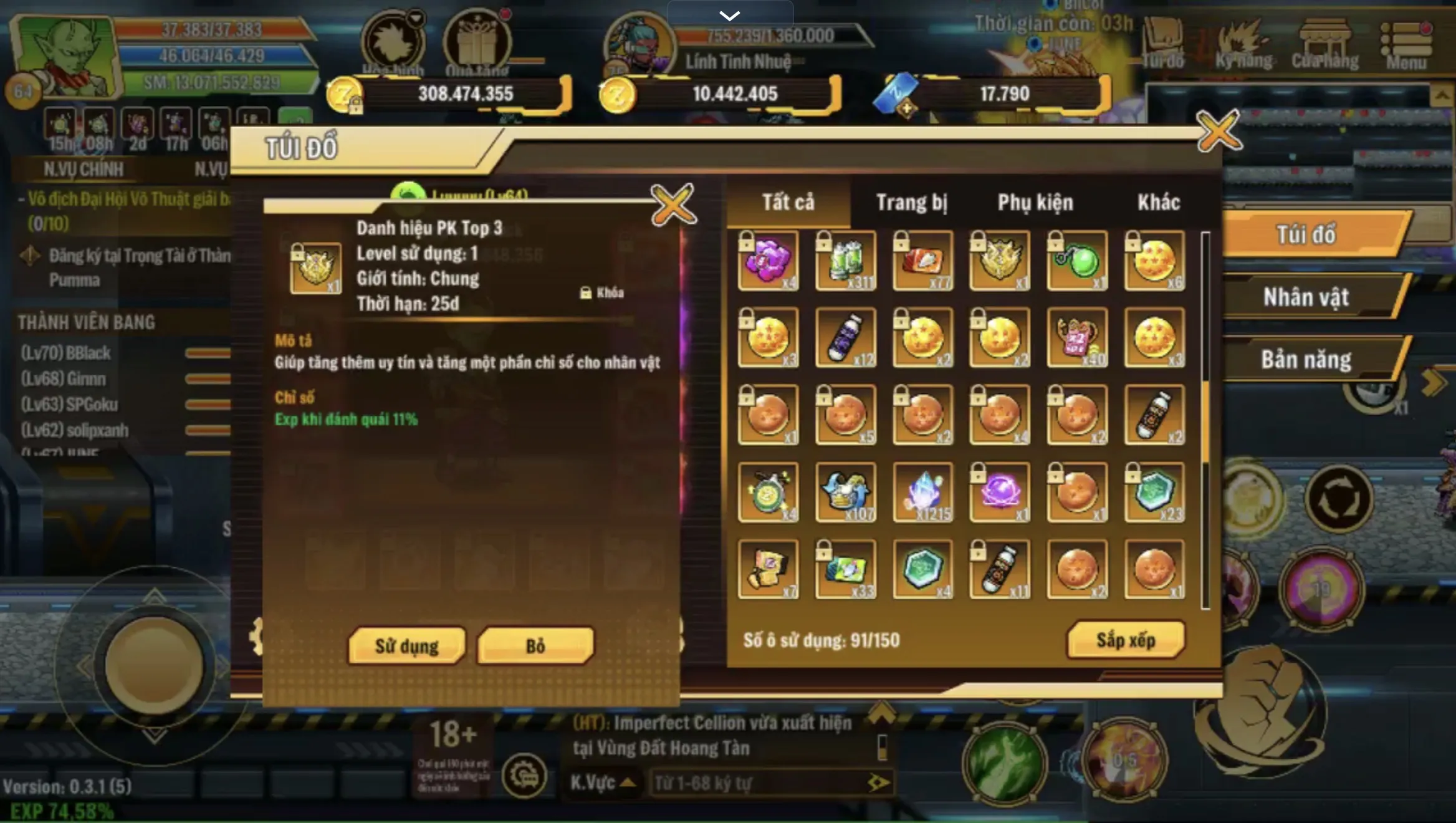This screenshot has height=823, width=1456.
Task: Switch to the Phụ kiện tab
Action: pyautogui.click(x=1035, y=202)
